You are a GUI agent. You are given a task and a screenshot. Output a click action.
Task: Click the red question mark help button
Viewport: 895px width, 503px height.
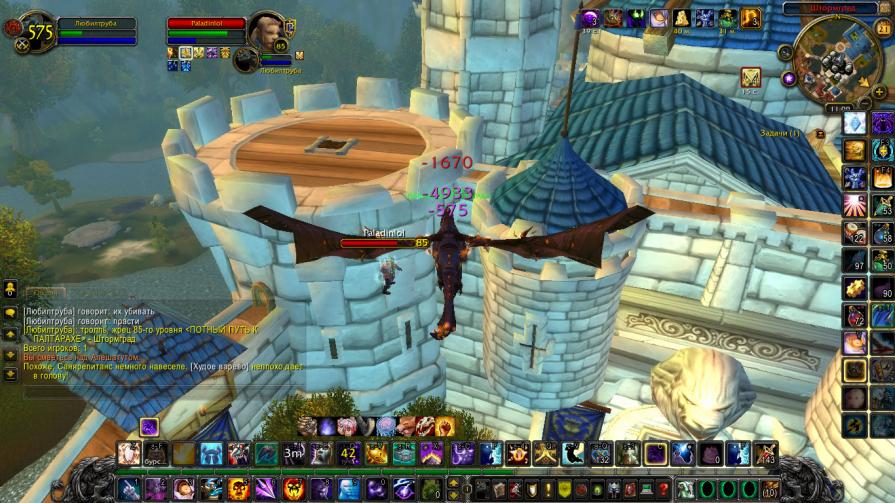[663, 489]
